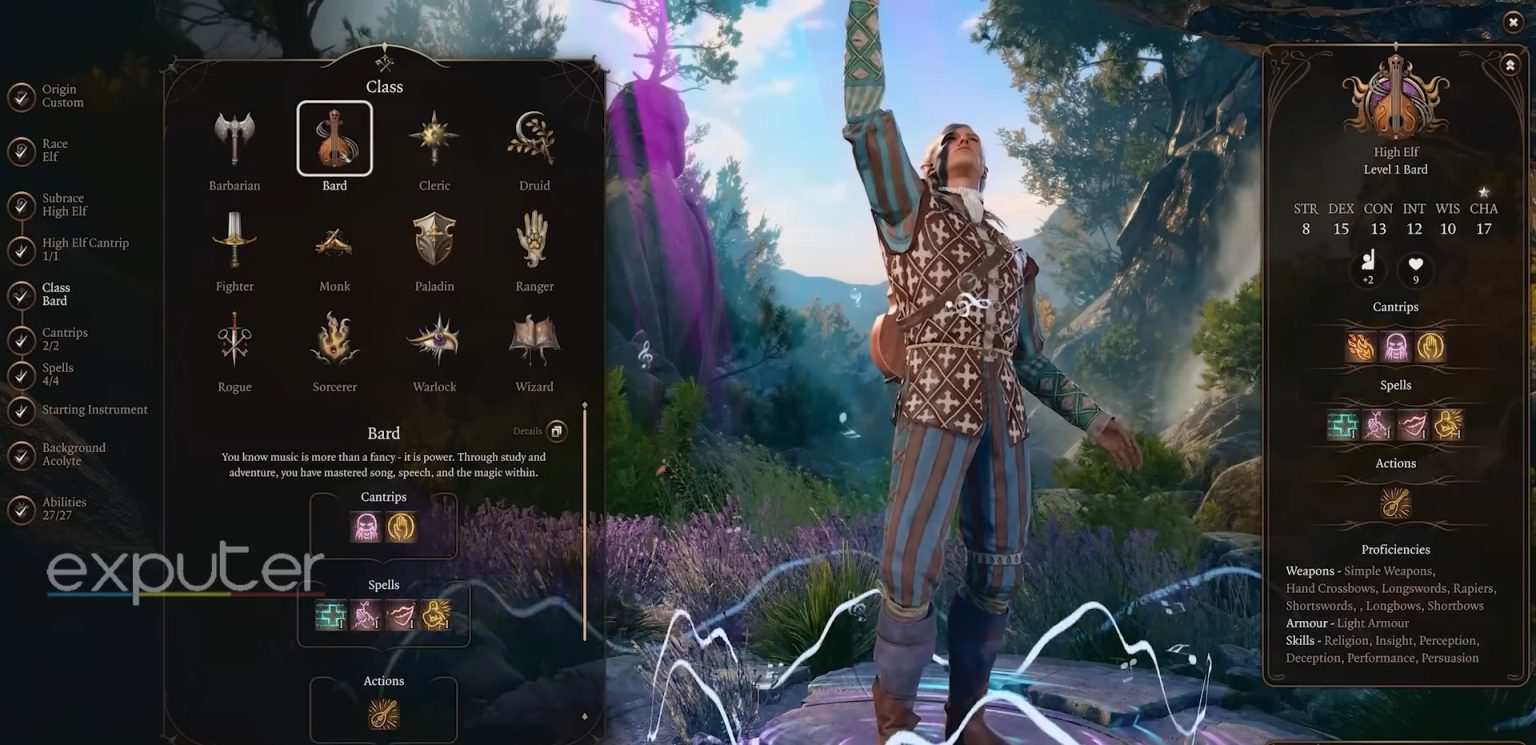
Task: Click the checkmark beside Starting Instrument step
Action: click(22, 409)
